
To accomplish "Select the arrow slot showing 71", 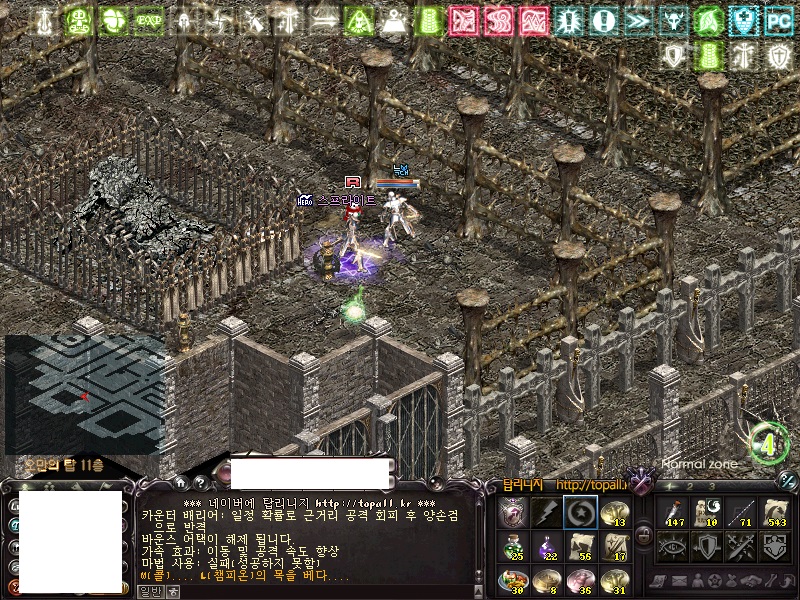I will coord(740,512).
